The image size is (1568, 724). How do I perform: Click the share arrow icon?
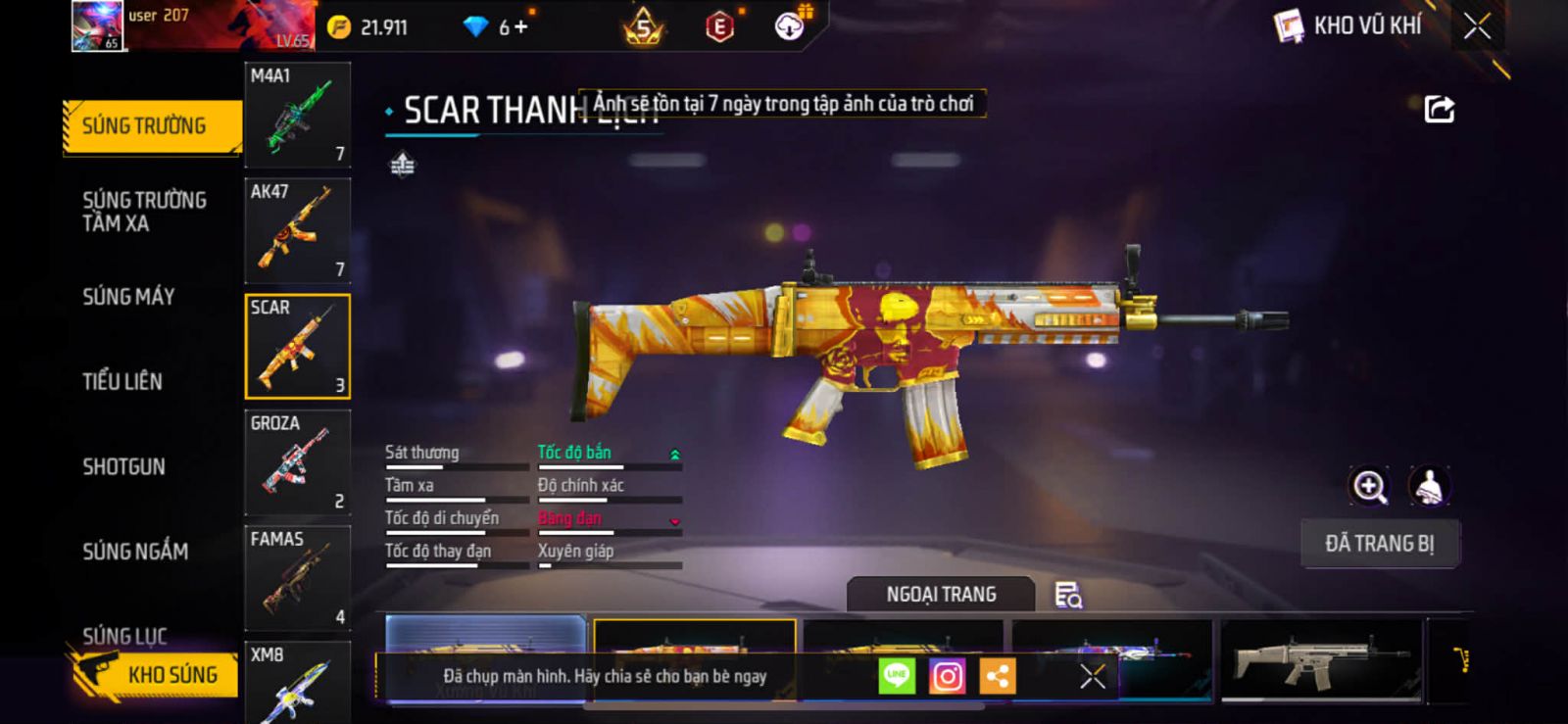pos(1439,109)
